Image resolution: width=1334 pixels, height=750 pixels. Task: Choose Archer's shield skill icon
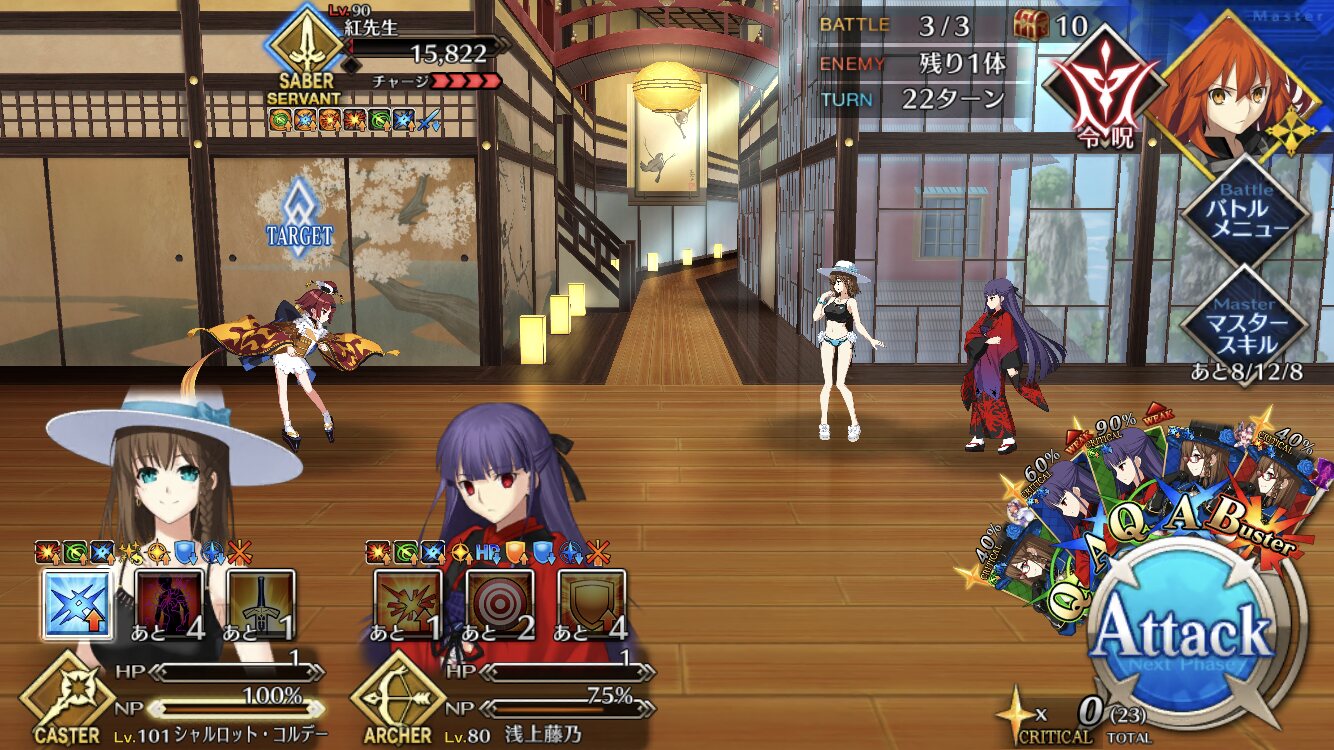(x=591, y=603)
